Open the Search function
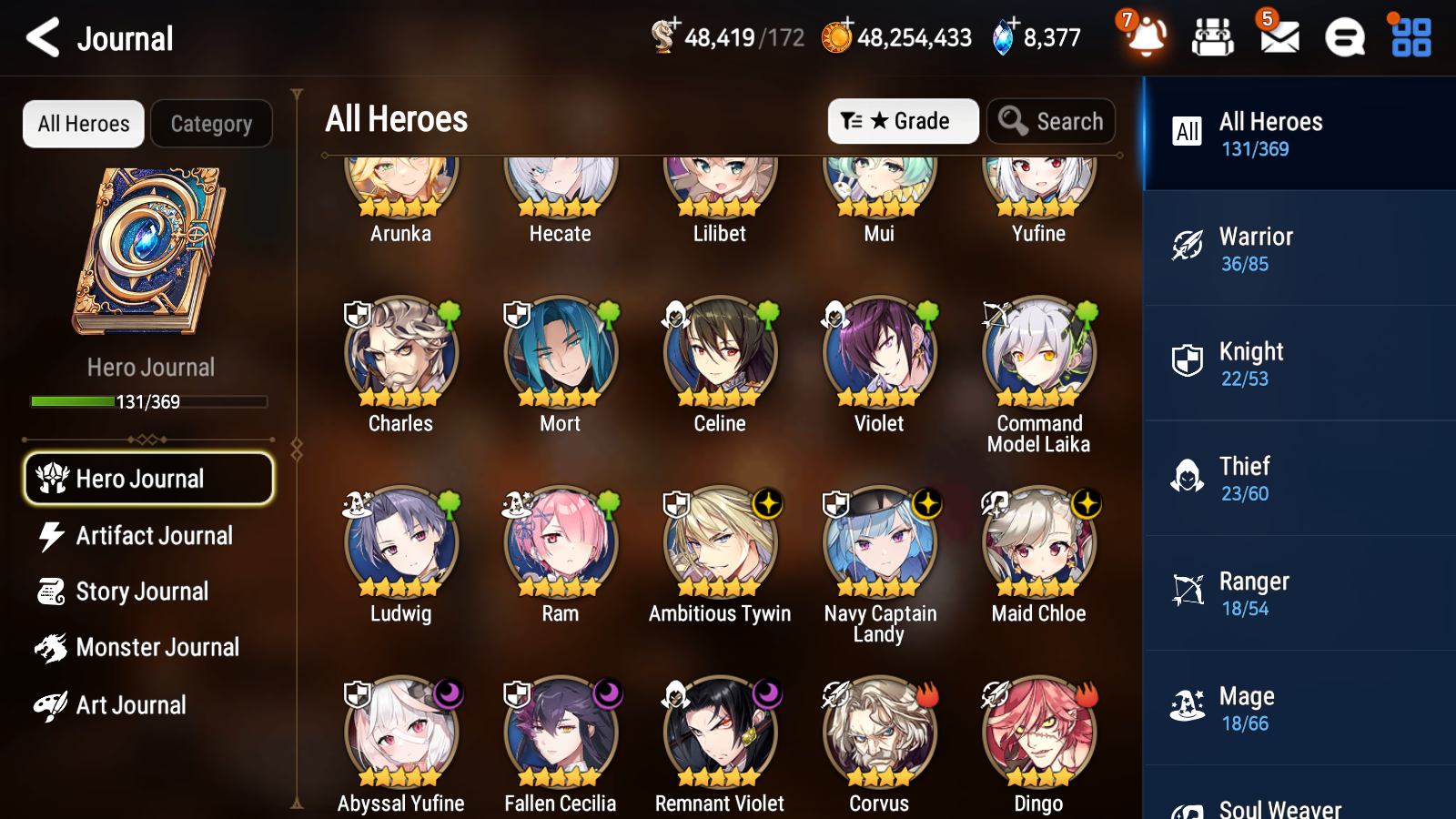The image size is (1456, 819). tap(1051, 121)
